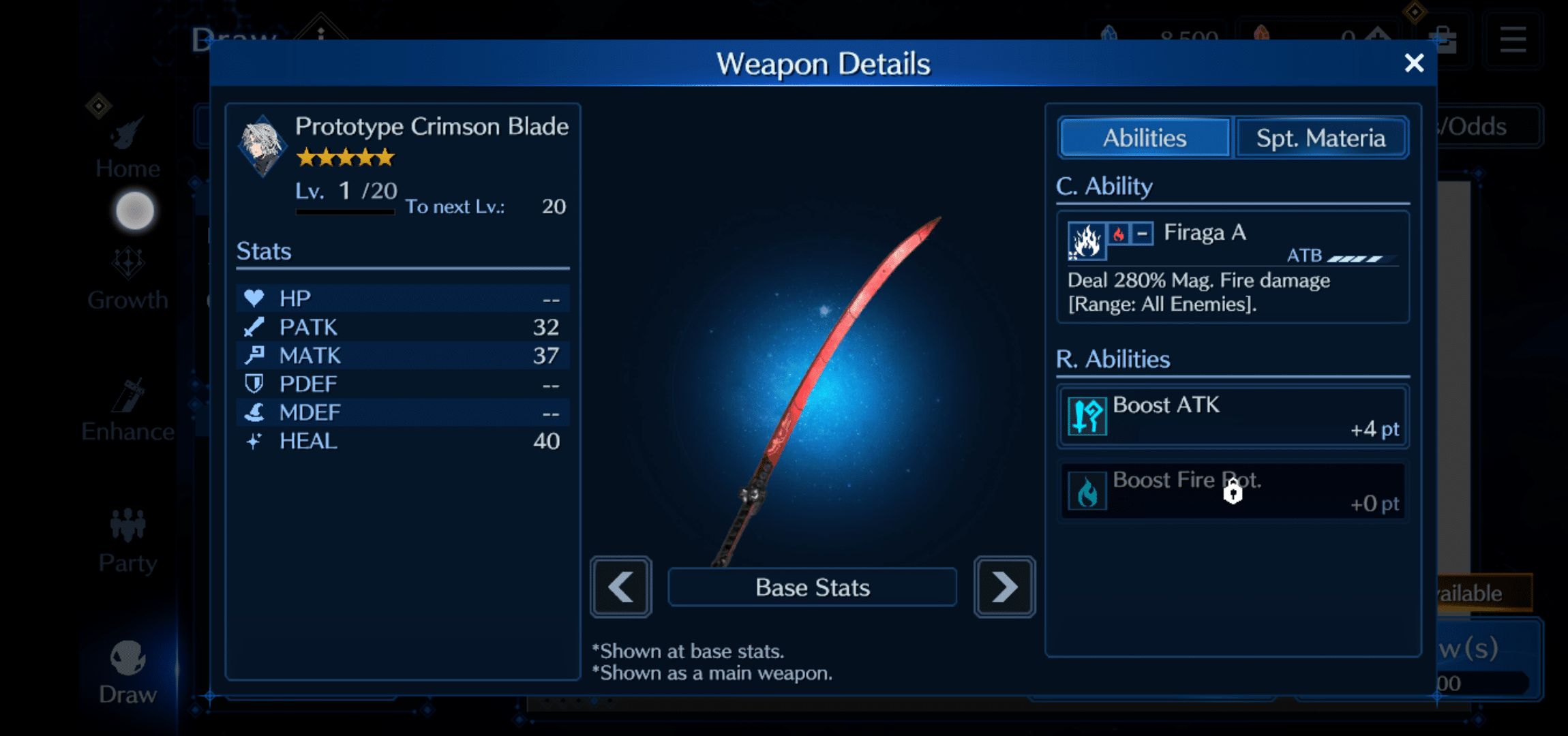Open the hamburger menu at top right
Viewport: 1568px width, 736px height.
(1512, 39)
